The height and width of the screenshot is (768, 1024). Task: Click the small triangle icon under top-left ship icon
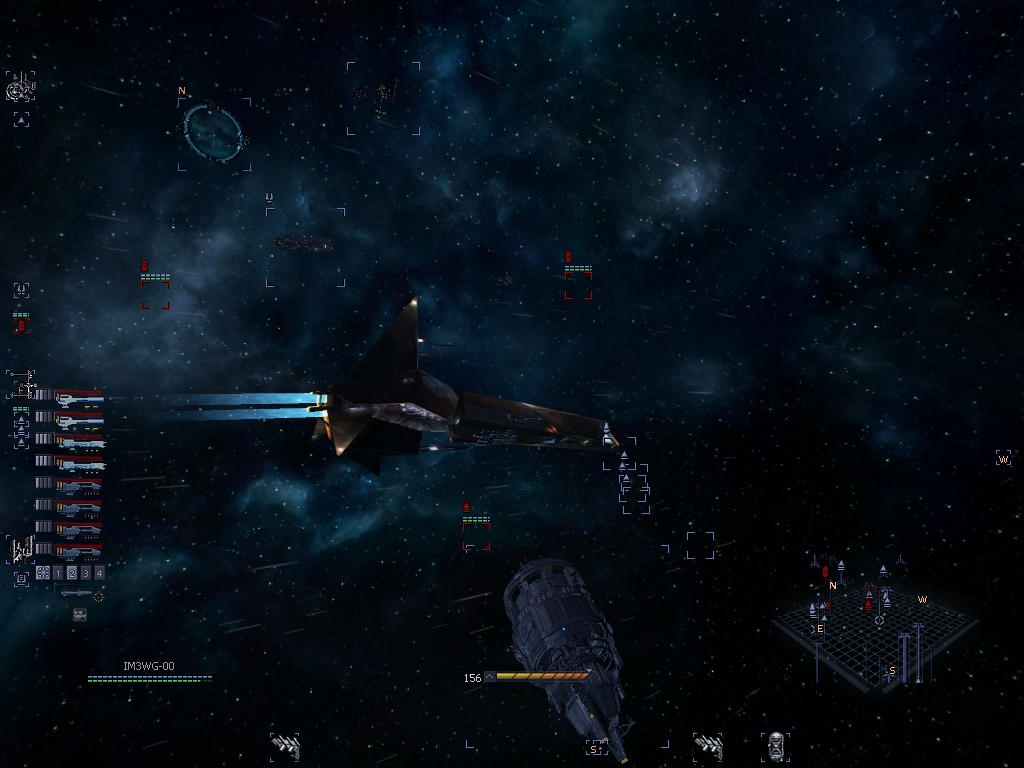pyautogui.click(x=21, y=120)
